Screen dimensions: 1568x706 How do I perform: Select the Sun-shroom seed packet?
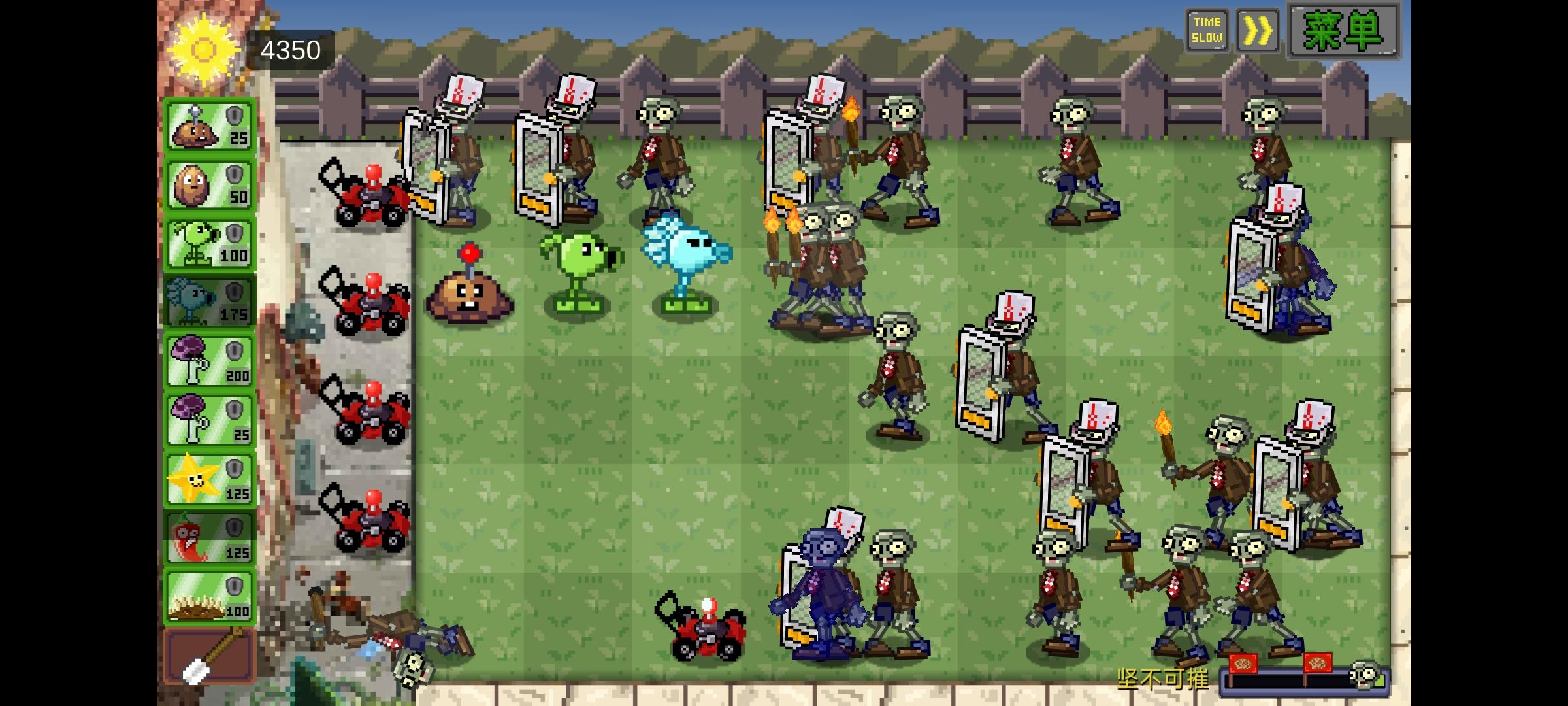[209, 126]
